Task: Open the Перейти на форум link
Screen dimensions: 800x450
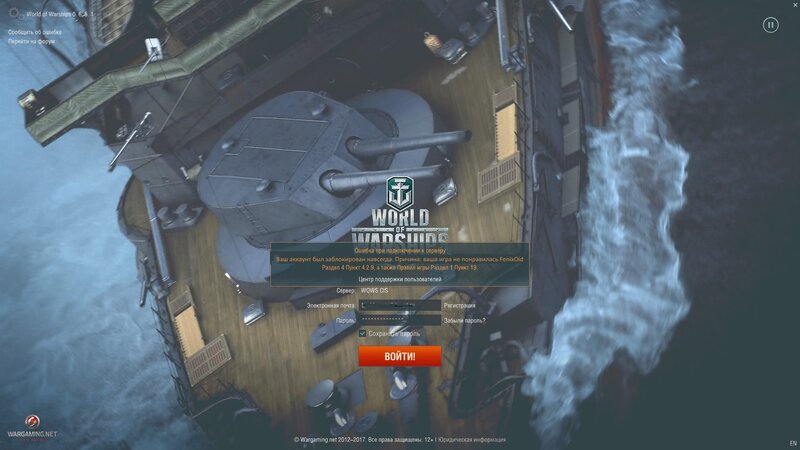Action: click(x=31, y=41)
